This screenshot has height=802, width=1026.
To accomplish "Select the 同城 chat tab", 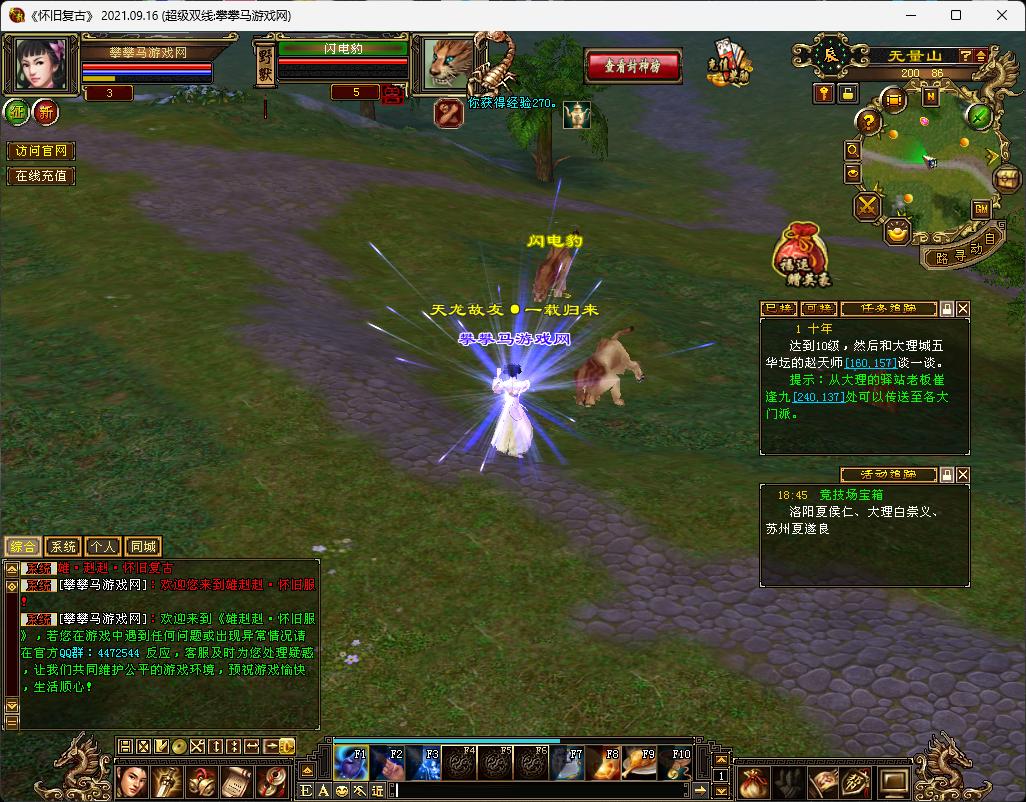I will 143,547.
